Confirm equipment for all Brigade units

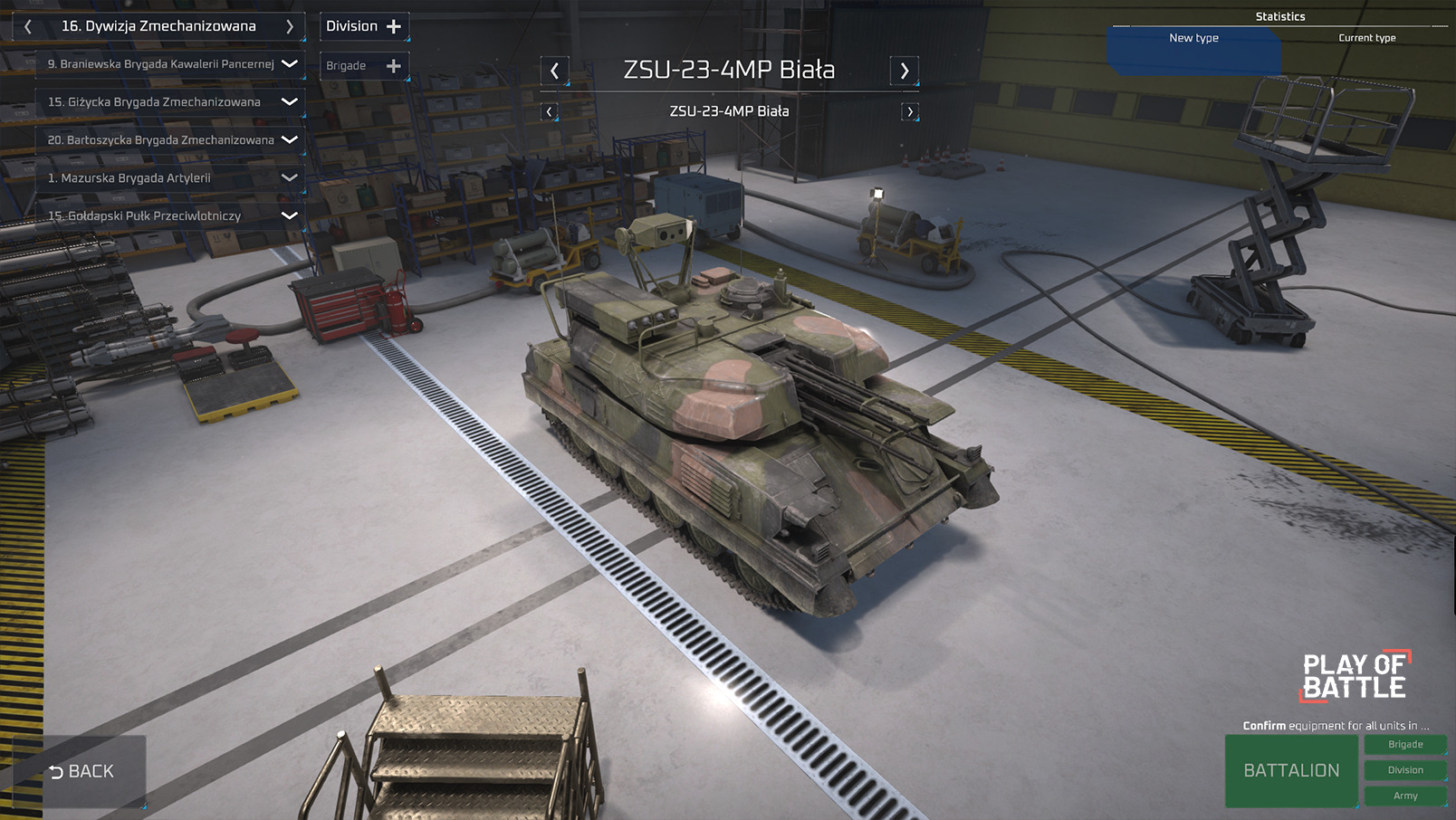coord(1405,744)
